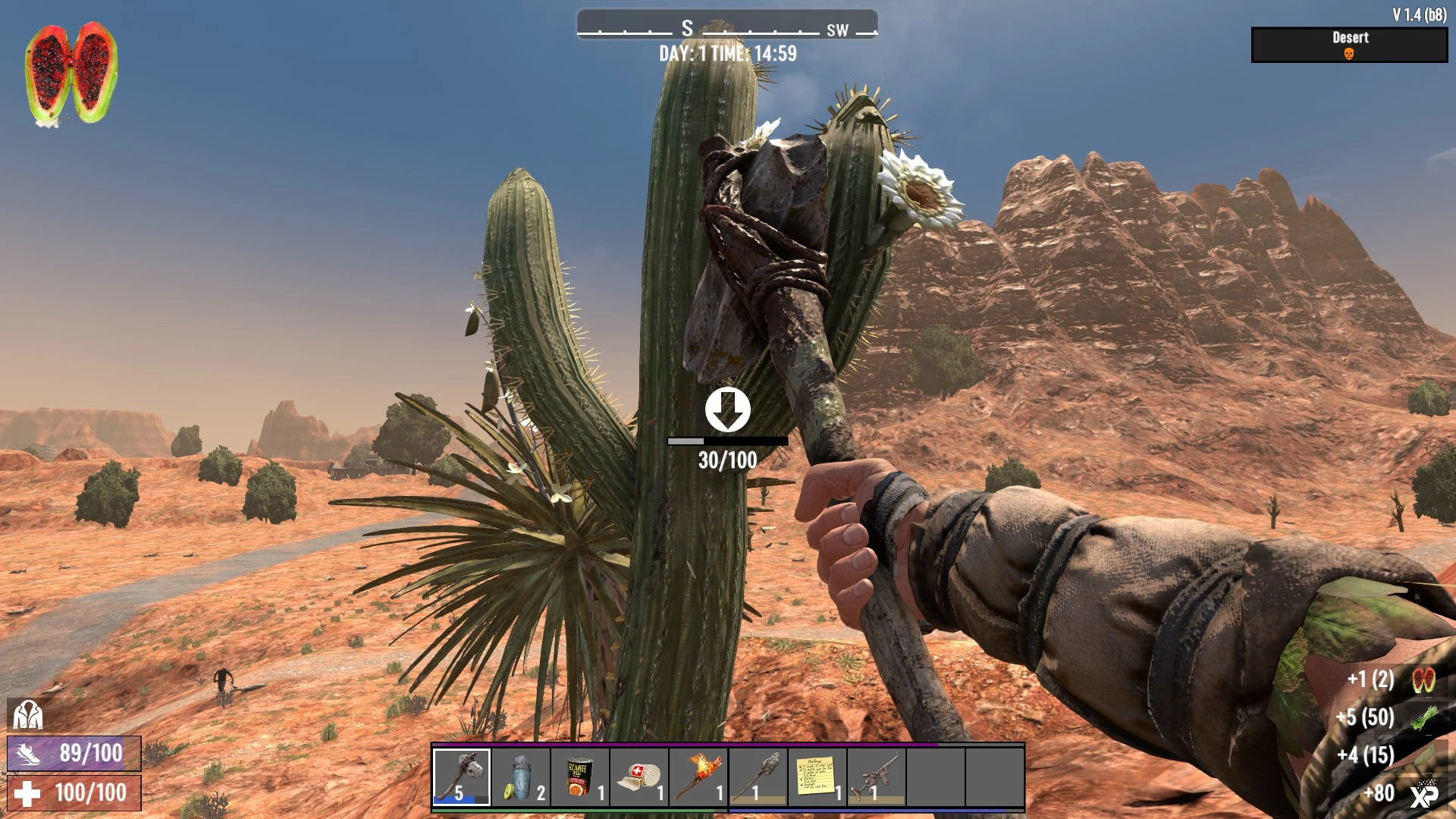Open the yellow challenge note slot

(x=817, y=777)
